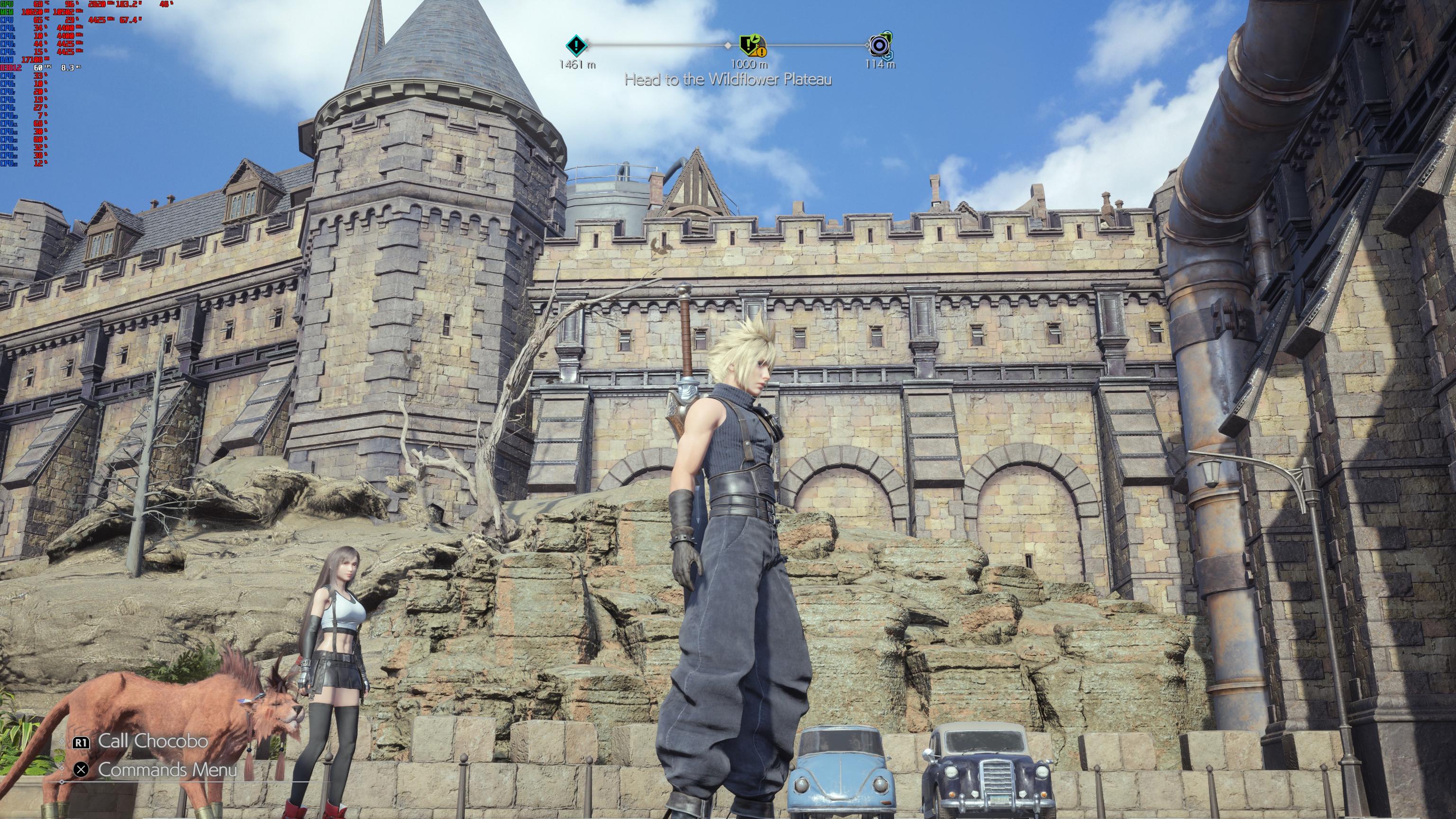Select the green shield quest marker on compass
Viewport: 1456px width, 819px height.
tap(751, 45)
